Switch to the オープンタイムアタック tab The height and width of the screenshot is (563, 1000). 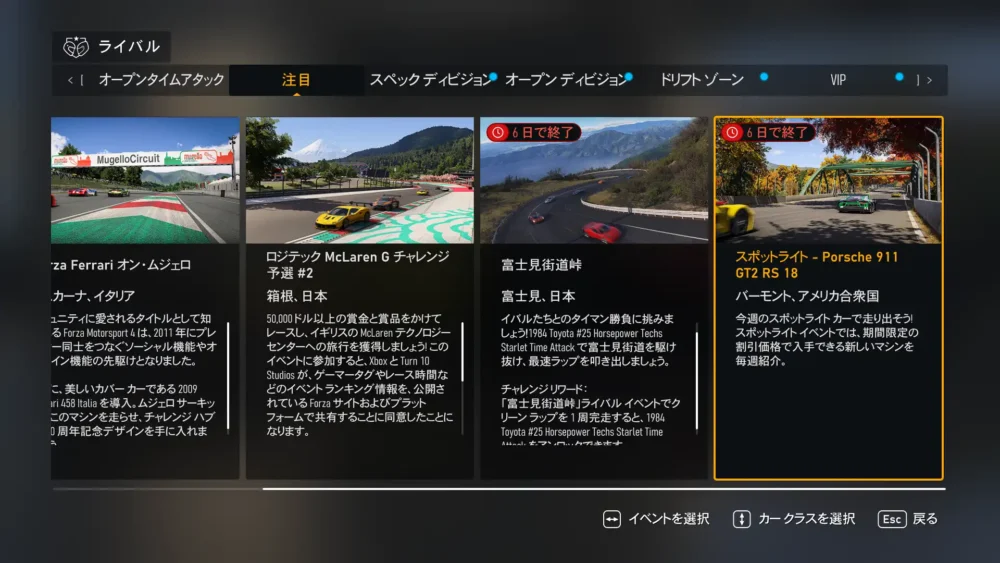point(161,80)
